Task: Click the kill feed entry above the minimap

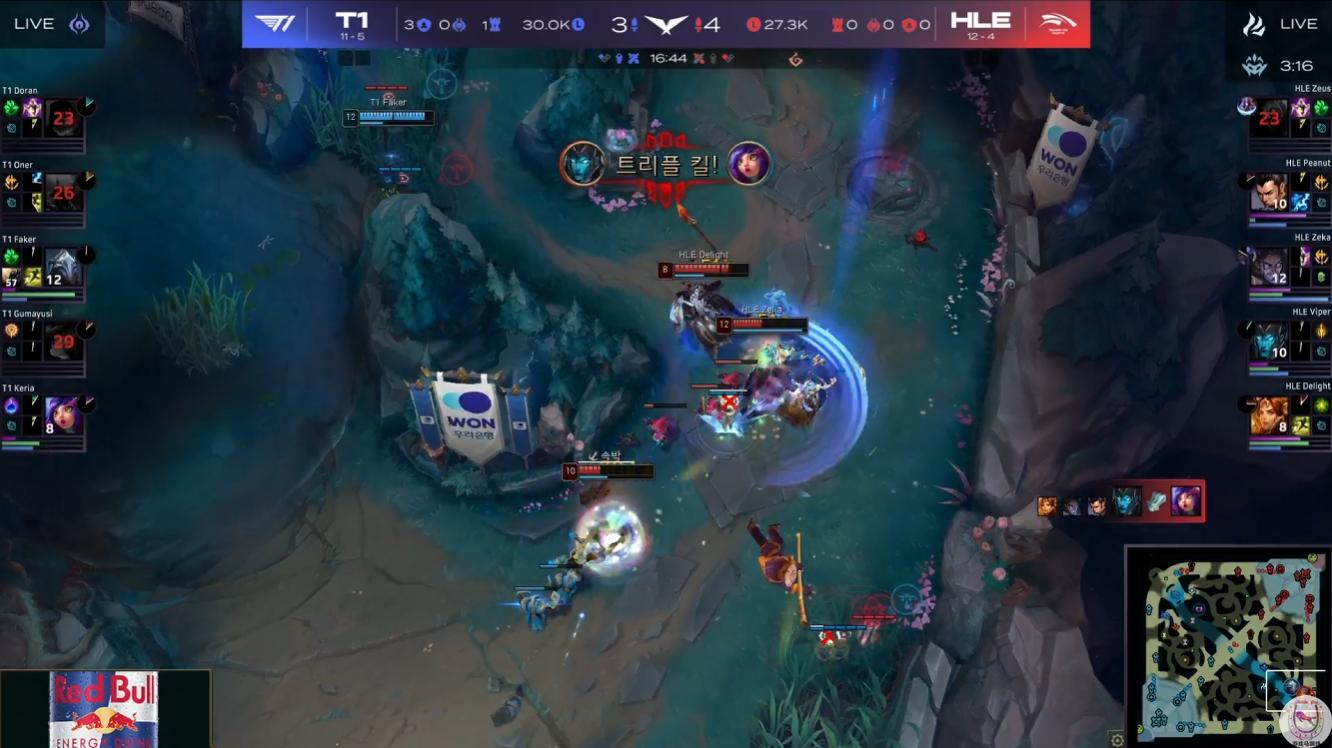Action: click(x=1121, y=502)
